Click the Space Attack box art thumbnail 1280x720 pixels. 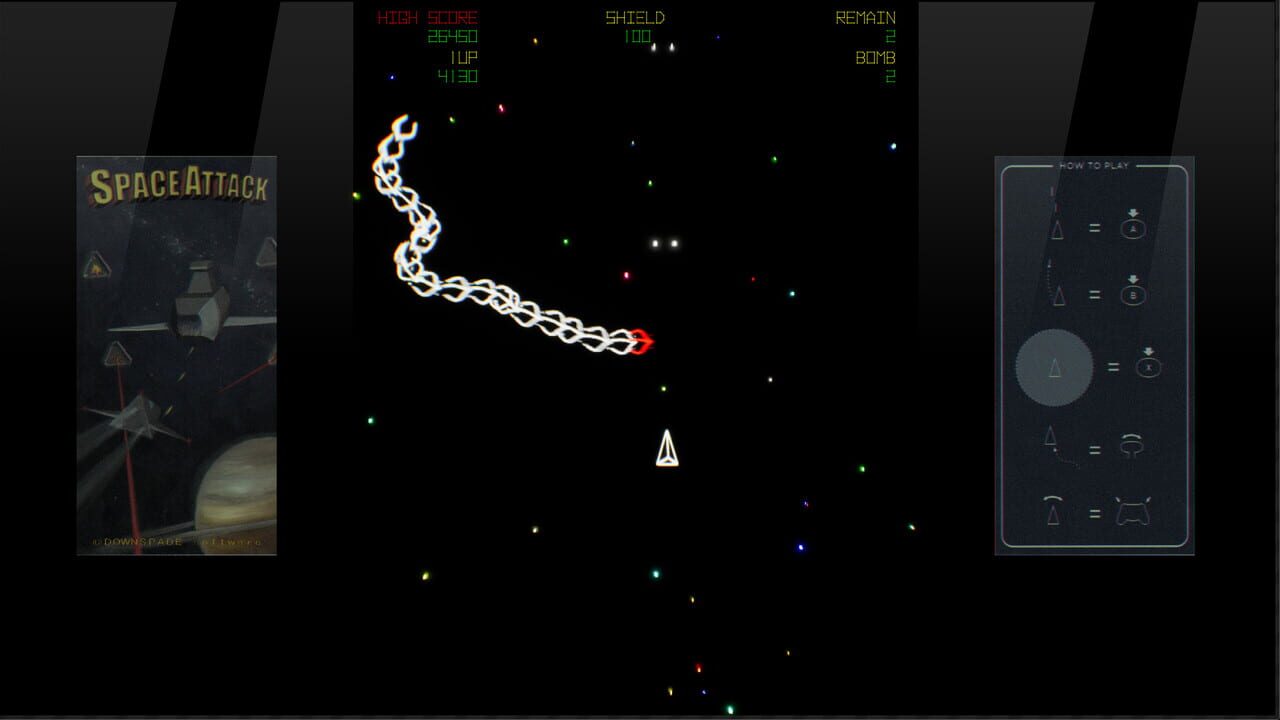(175, 353)
